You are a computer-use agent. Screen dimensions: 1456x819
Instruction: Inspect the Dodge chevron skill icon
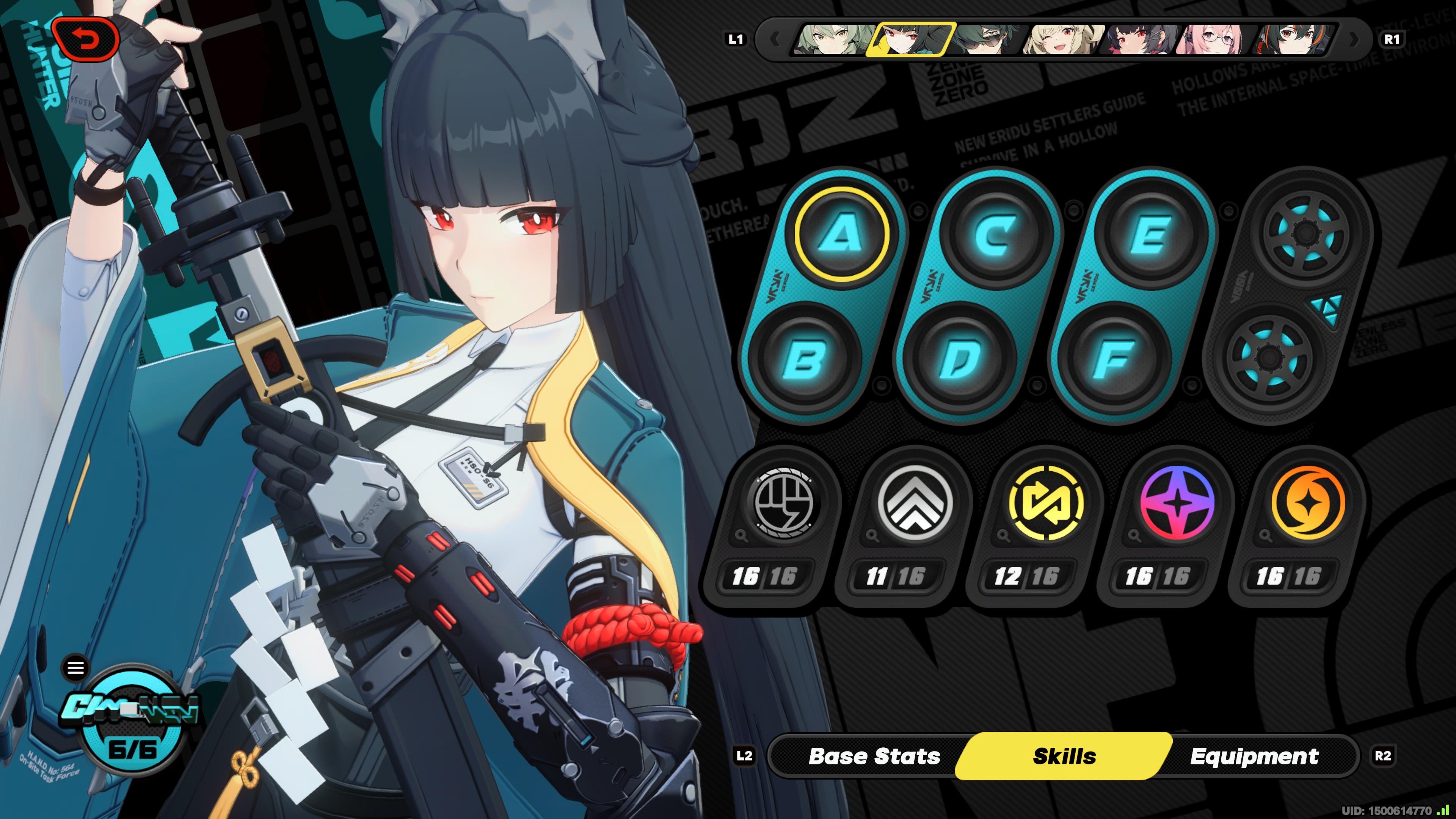pyautogui.click(x=914, y=502)
